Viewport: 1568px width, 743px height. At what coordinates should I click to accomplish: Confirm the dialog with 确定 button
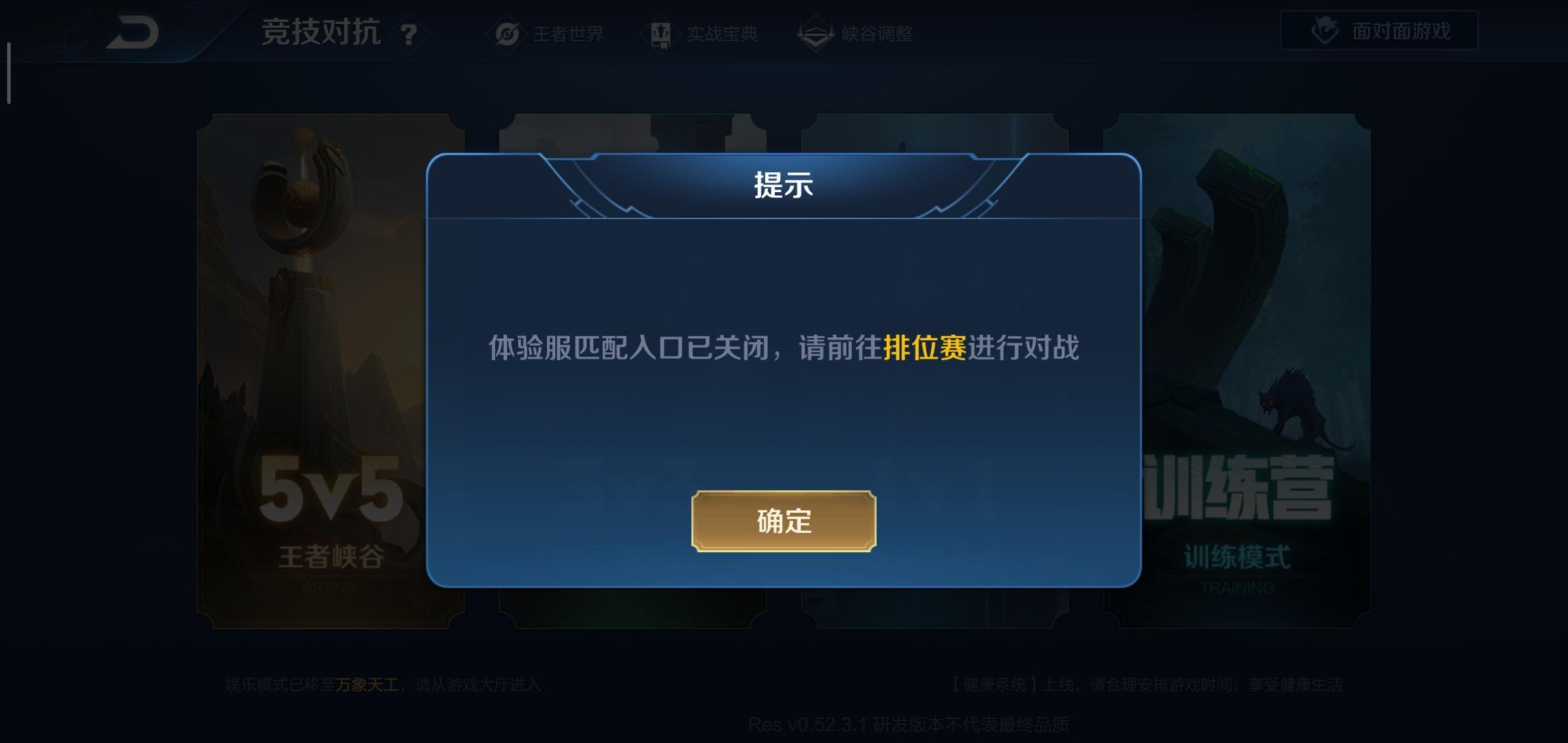click(x=785, y=521)
